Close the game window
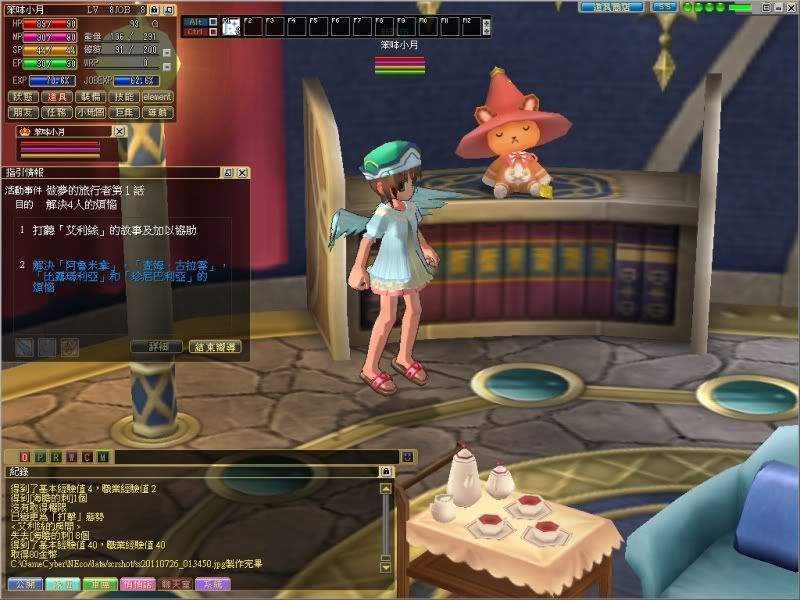The height and width of the screenshot is (600, 800). 789,6
